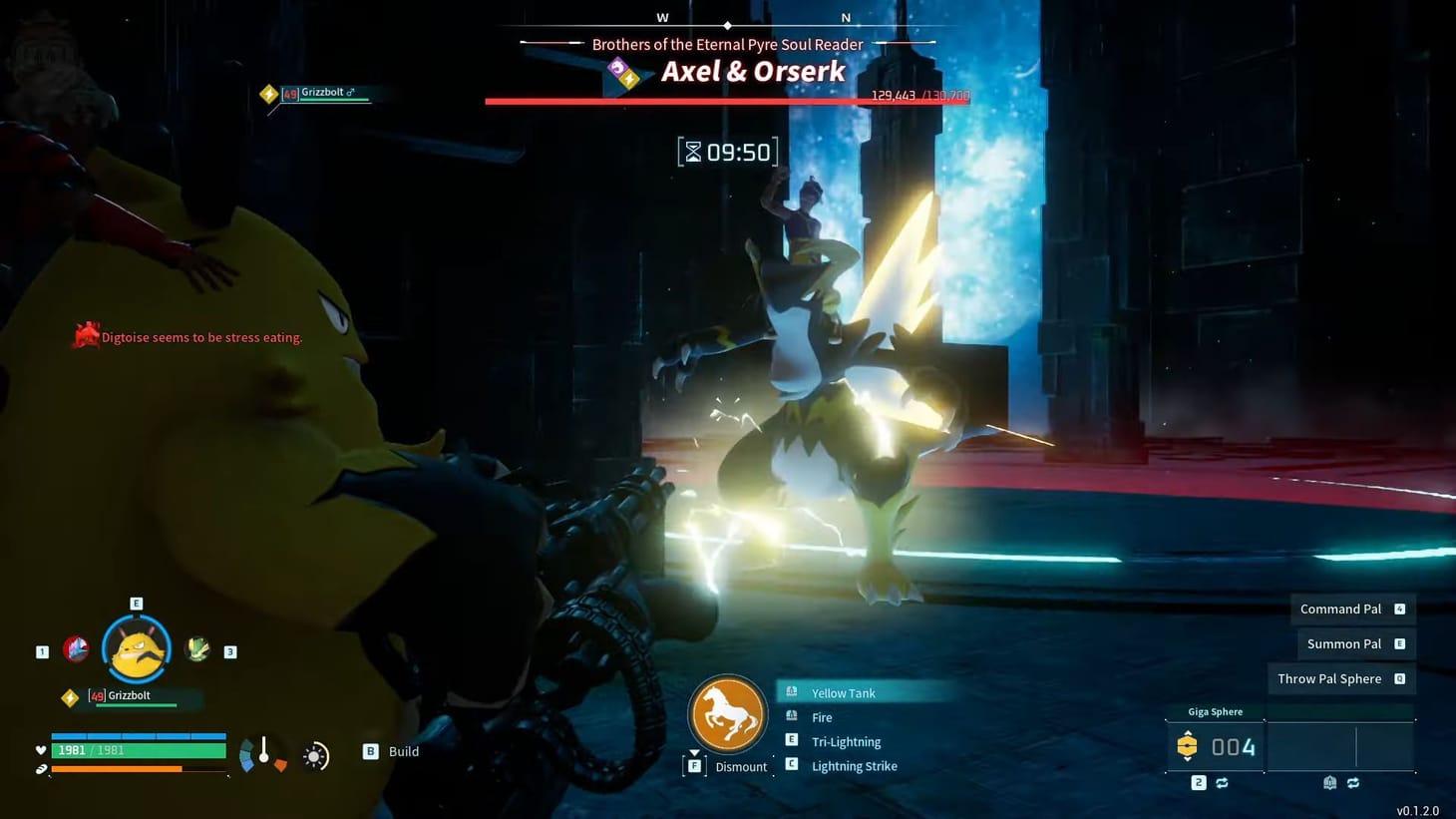This screenshot has width=1456, height=819.
Task: Click the red pal icon in slot 1
Action: tap(78, 648)
